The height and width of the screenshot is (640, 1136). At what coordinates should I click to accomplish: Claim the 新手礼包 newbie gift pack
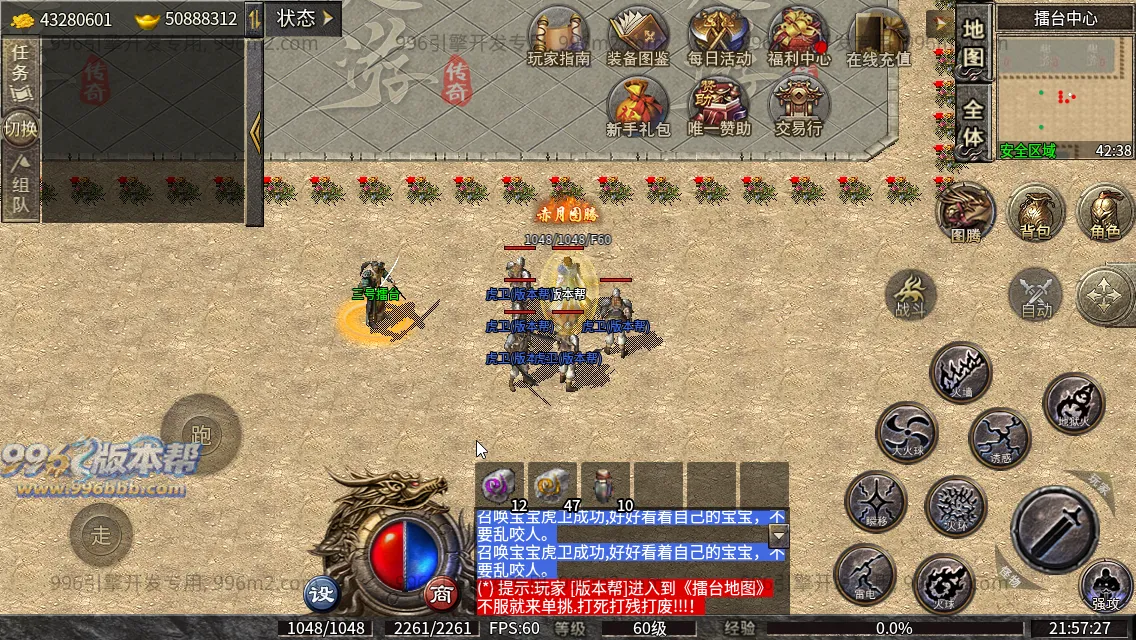click(638, 105)
